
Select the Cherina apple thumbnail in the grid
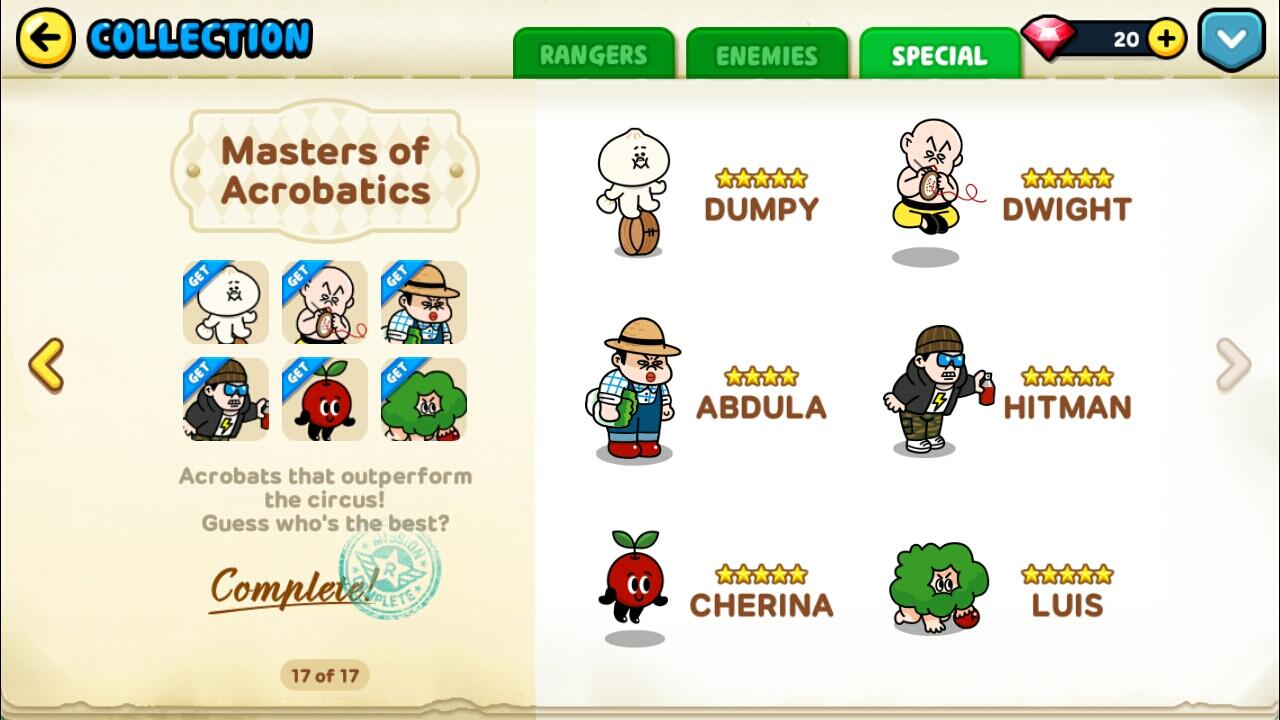(x=325, y=400)
